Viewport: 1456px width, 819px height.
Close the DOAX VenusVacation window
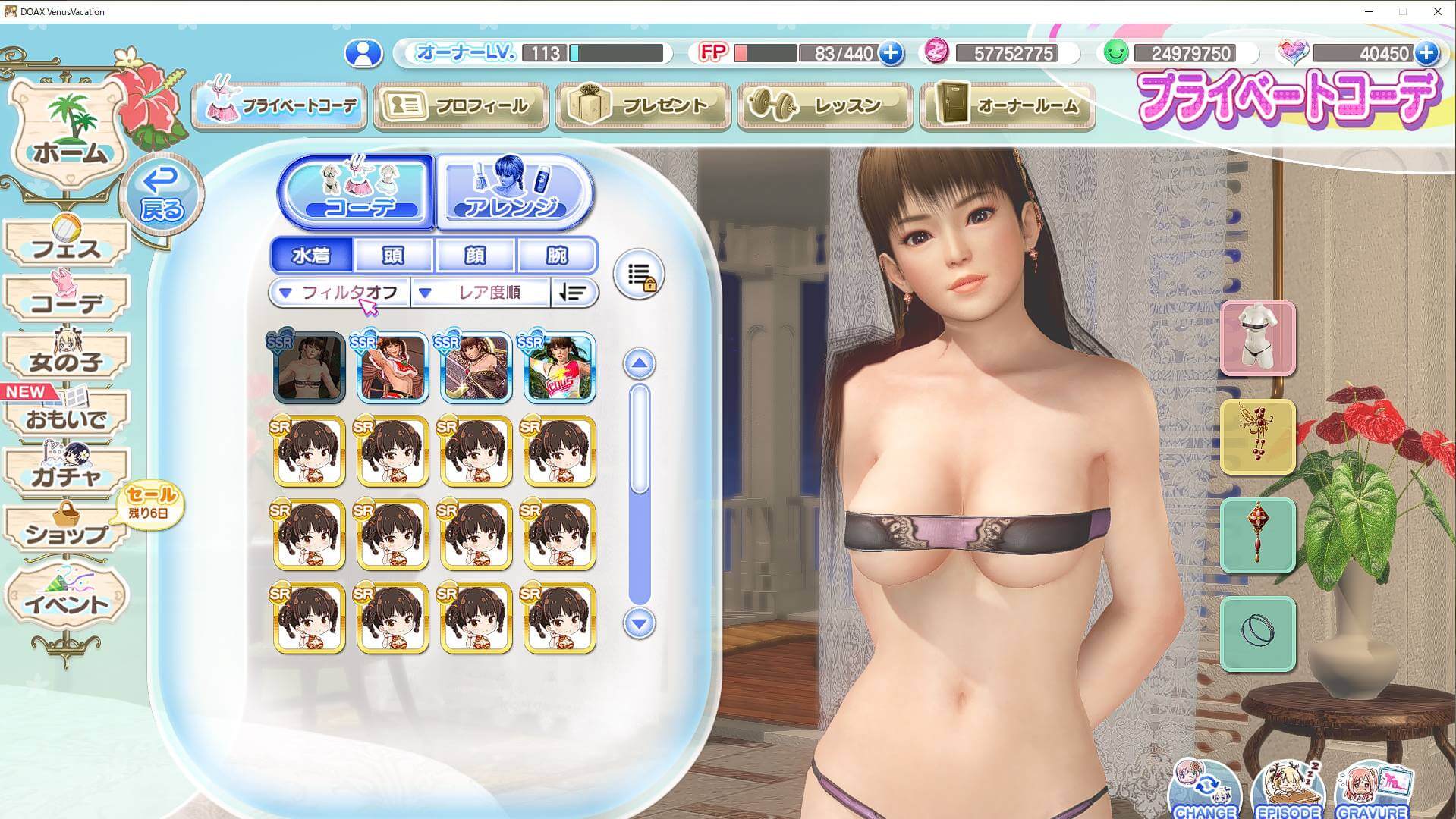pos(1437,11)
